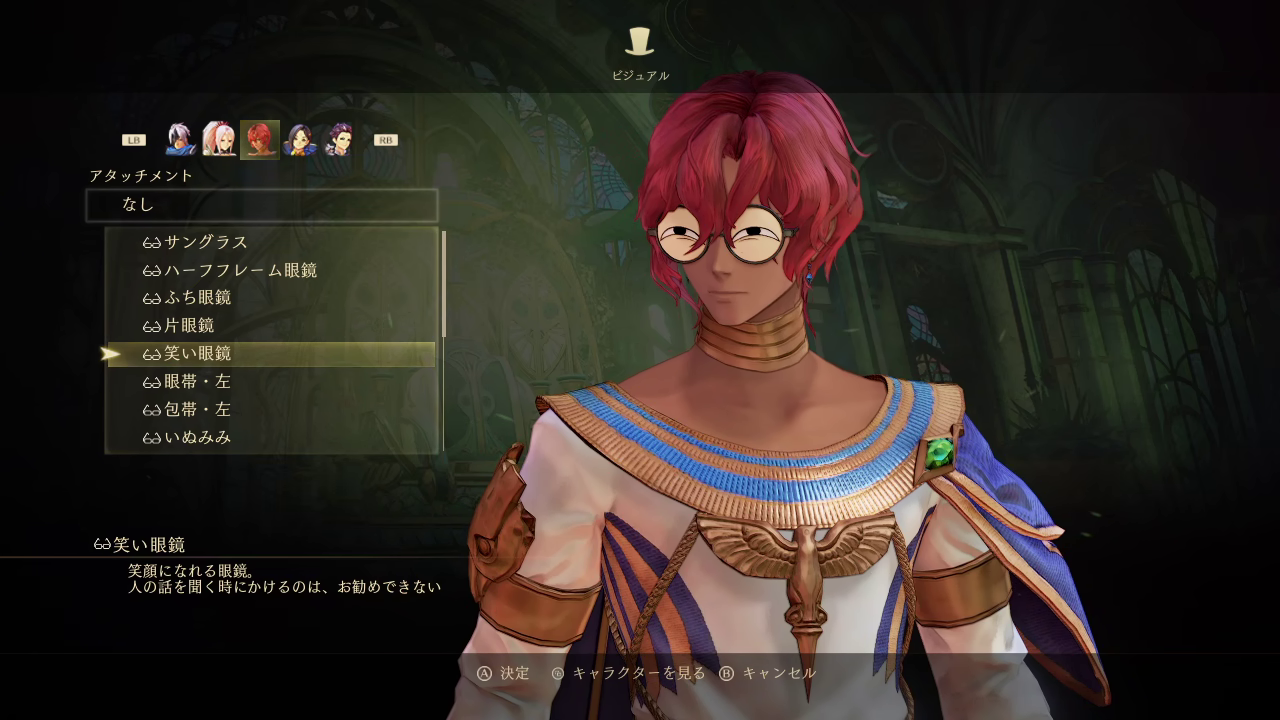Select the red-haired character portrait
Image resolution: width=1280 pixels, height=720 pixels.
coord(260,140)
